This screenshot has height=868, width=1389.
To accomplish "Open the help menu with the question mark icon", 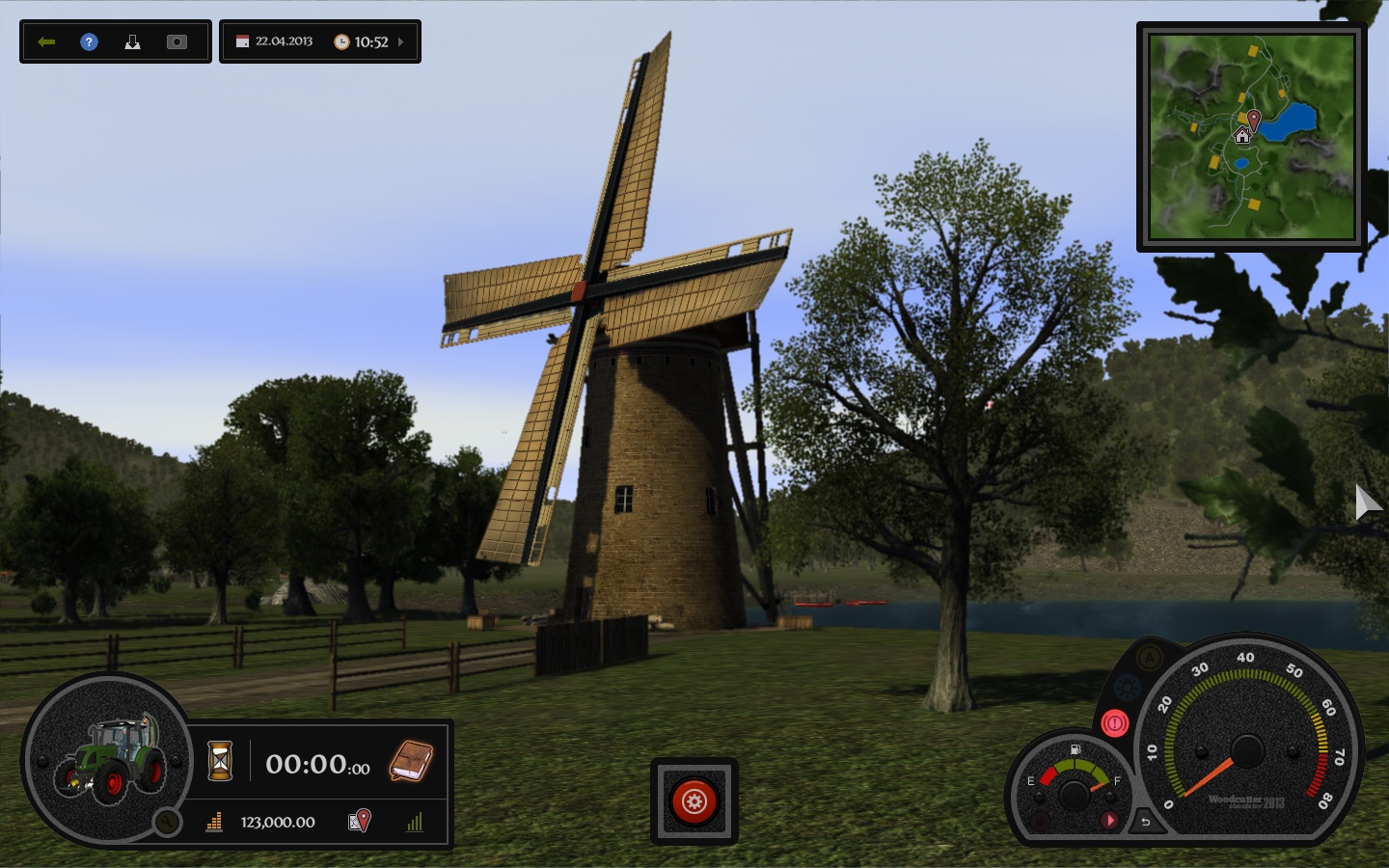I will 88,41.
